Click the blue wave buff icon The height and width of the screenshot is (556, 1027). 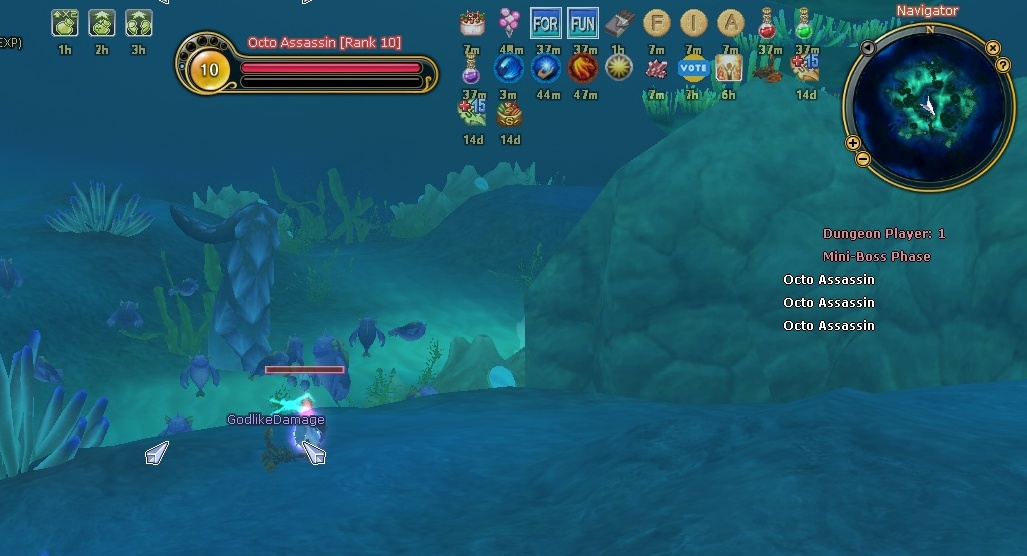click(509, 68)
